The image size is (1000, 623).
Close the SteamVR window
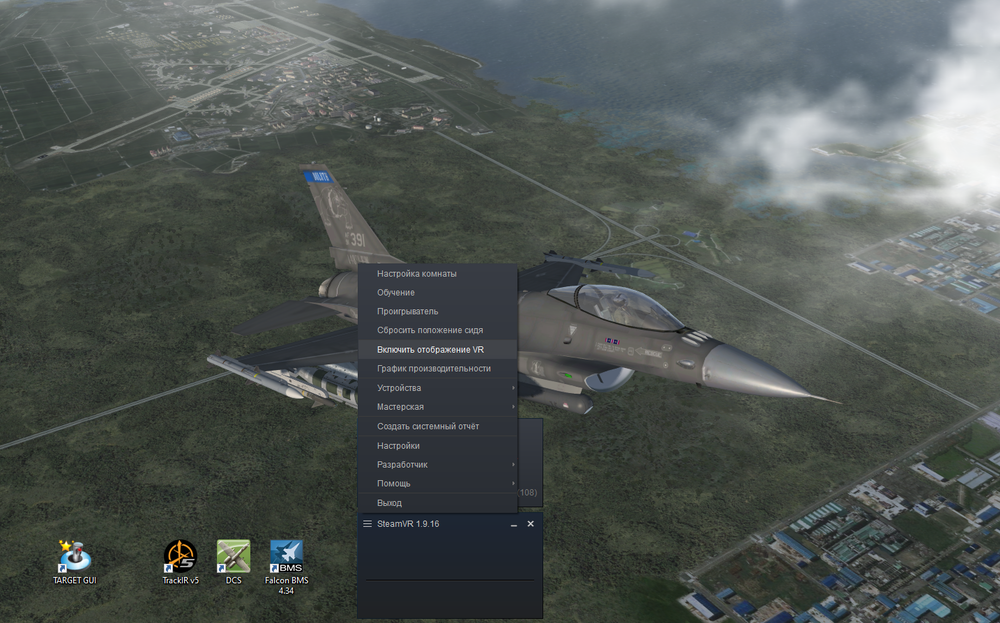click(x=531, y=524)
